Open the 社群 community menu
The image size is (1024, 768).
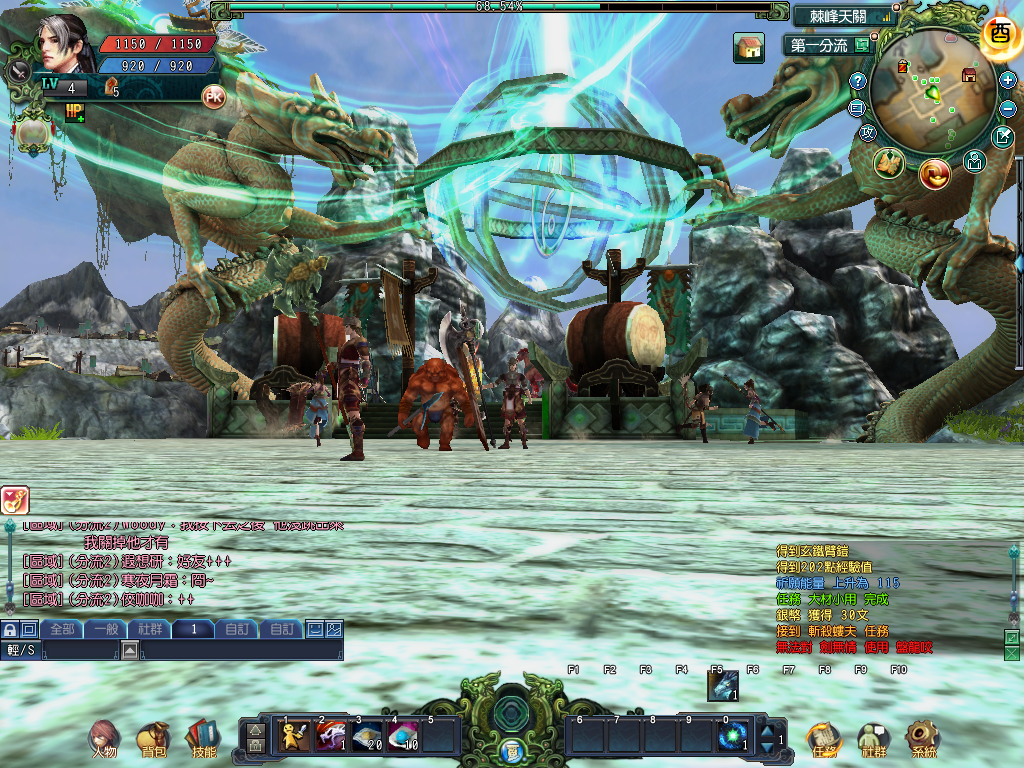click(x=874, y=738)
